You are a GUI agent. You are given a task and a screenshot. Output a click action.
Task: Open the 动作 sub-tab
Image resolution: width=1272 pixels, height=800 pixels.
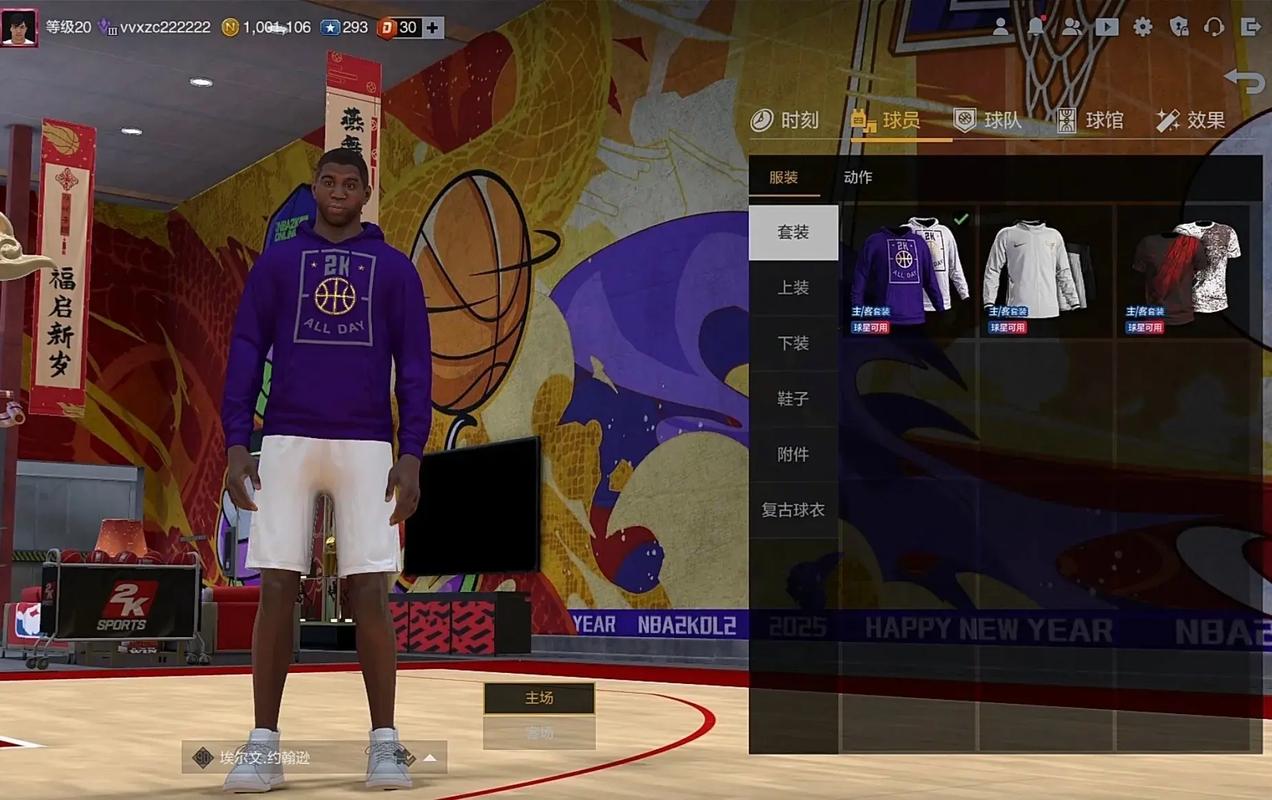(x=858, y=177)
